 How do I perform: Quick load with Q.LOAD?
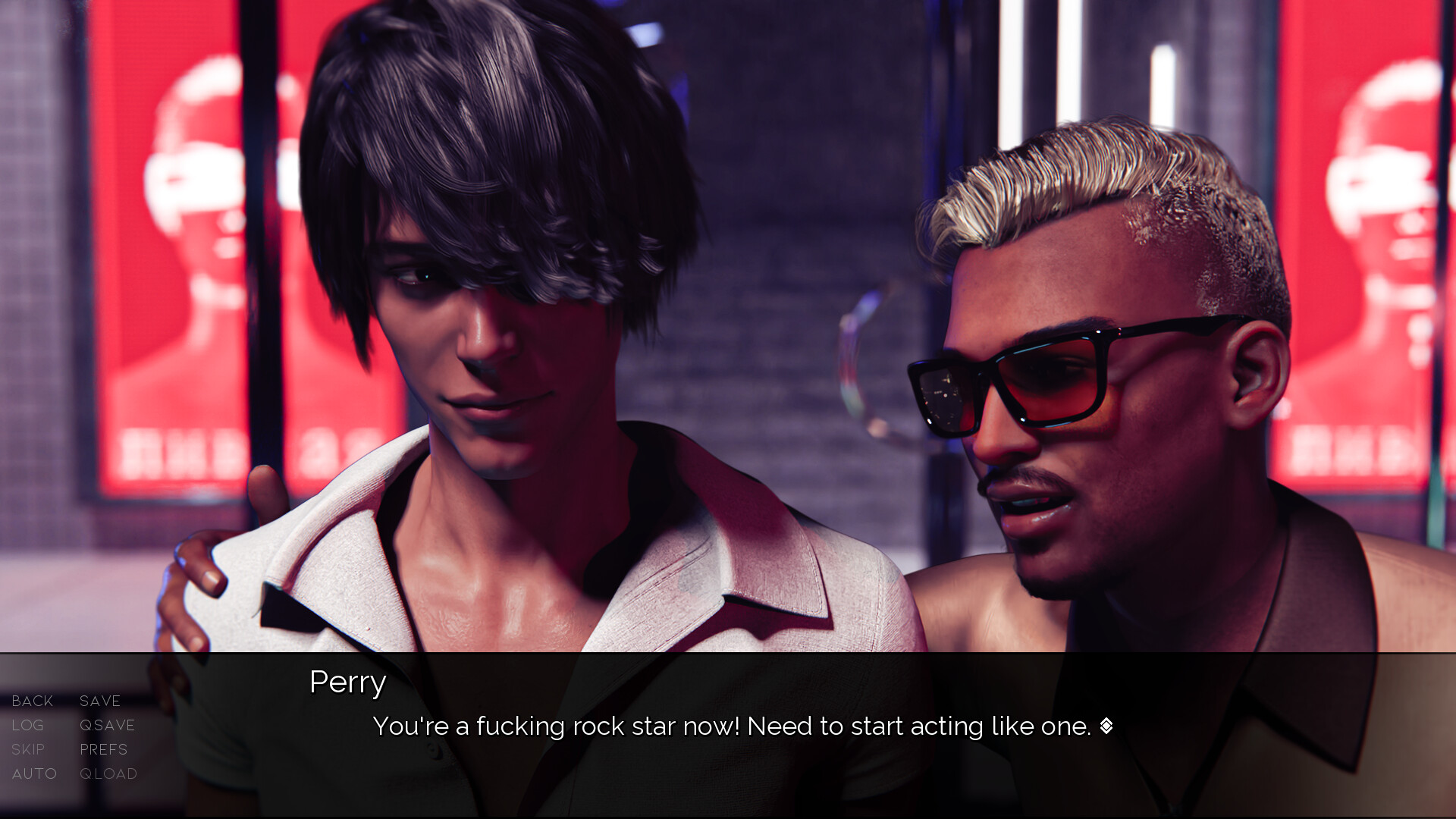108,774
